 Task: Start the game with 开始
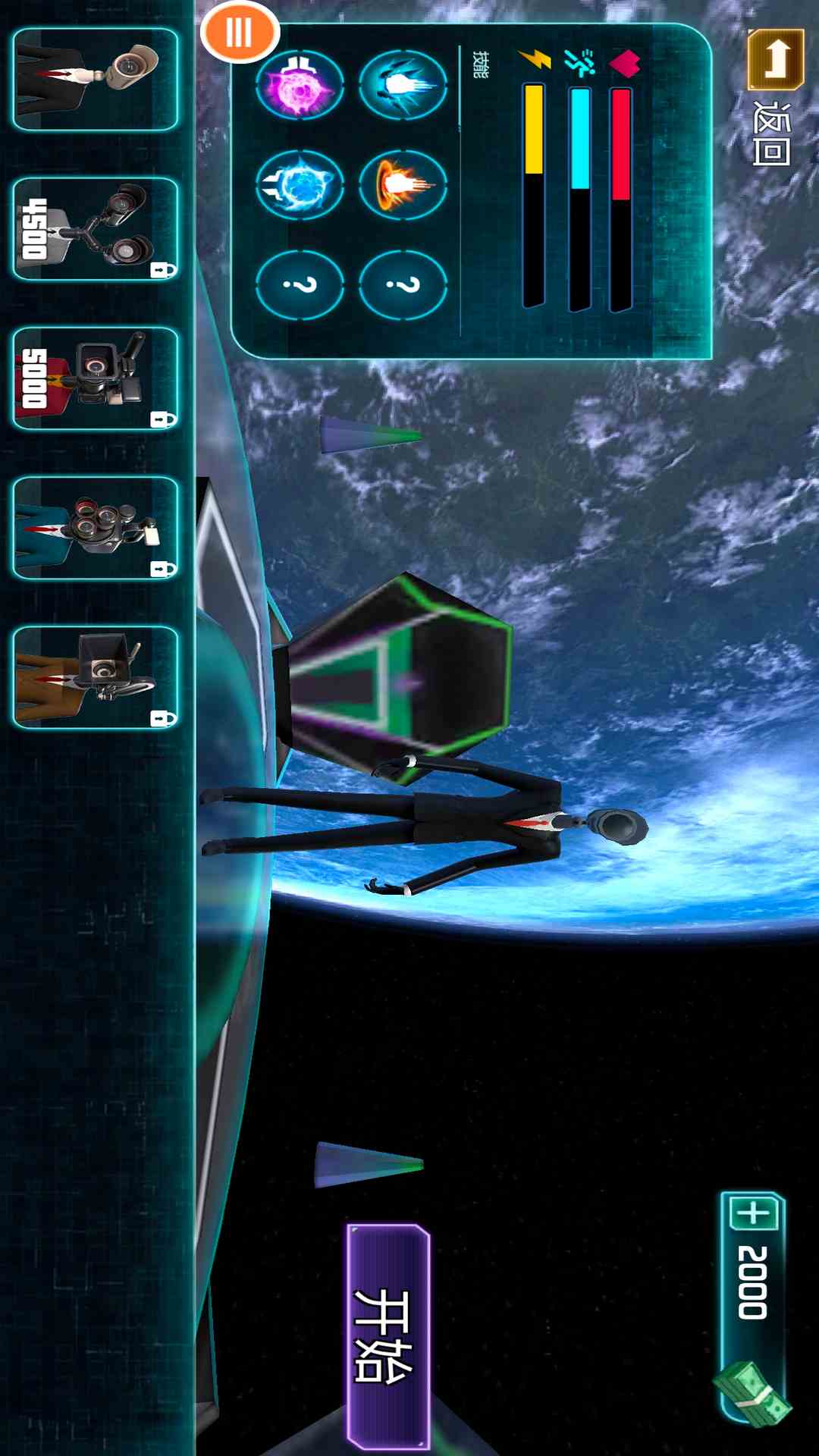tap(388, 1336)
